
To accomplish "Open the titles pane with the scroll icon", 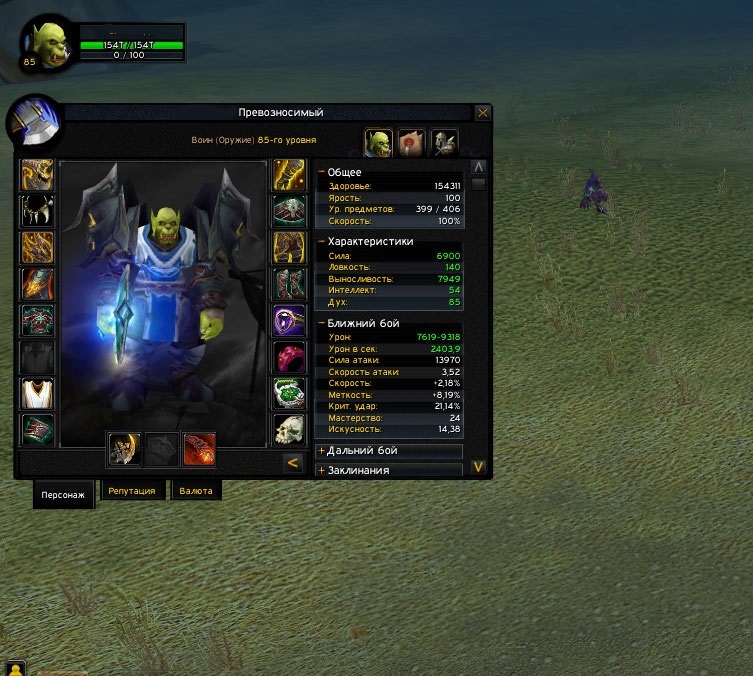I will pyautogui.click(x=411, y=142).
